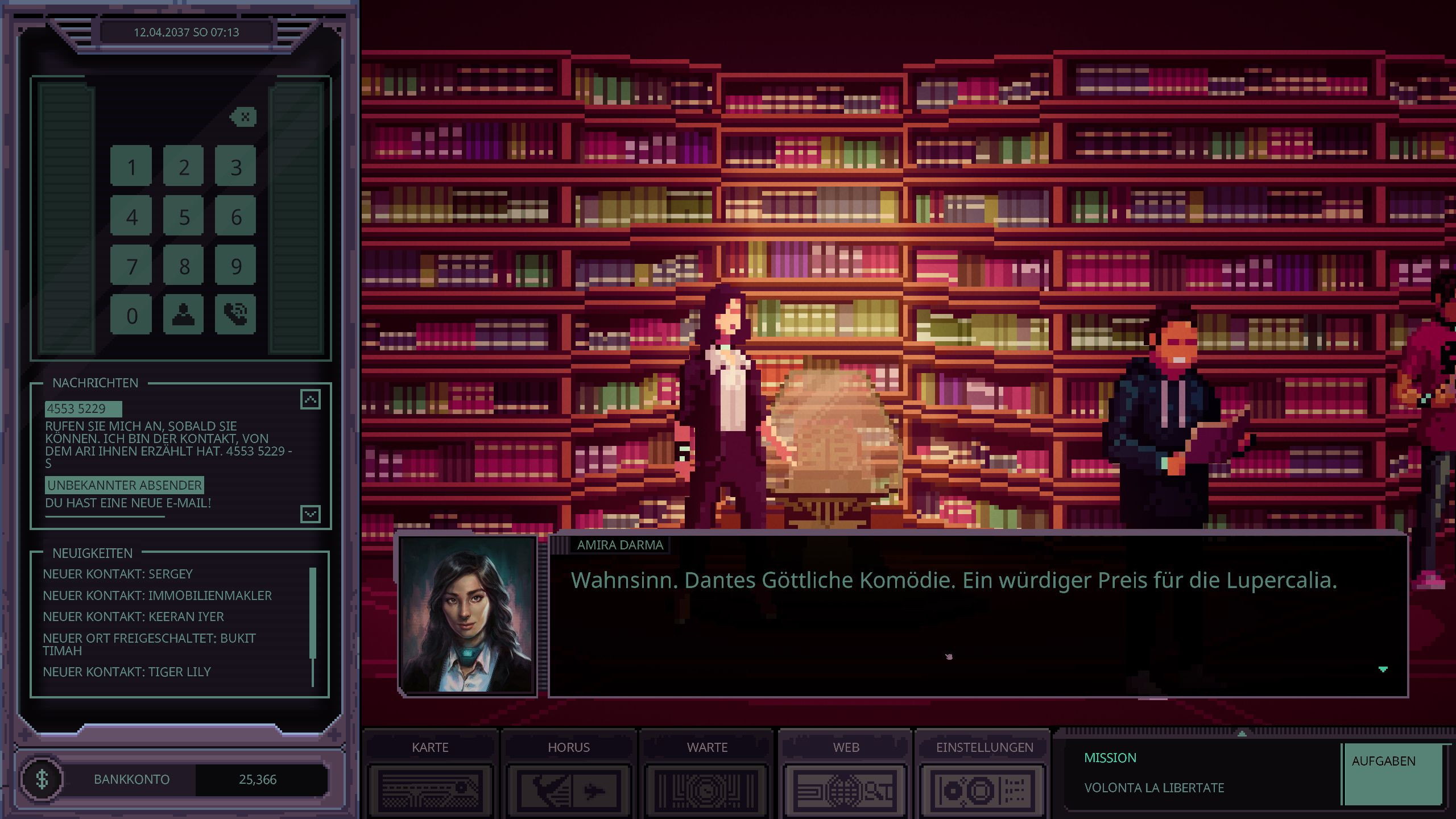The width and height of the screenshot is (1456, 819).
Task: Select the 4553 5229 message sender
Action: [82, 408]
